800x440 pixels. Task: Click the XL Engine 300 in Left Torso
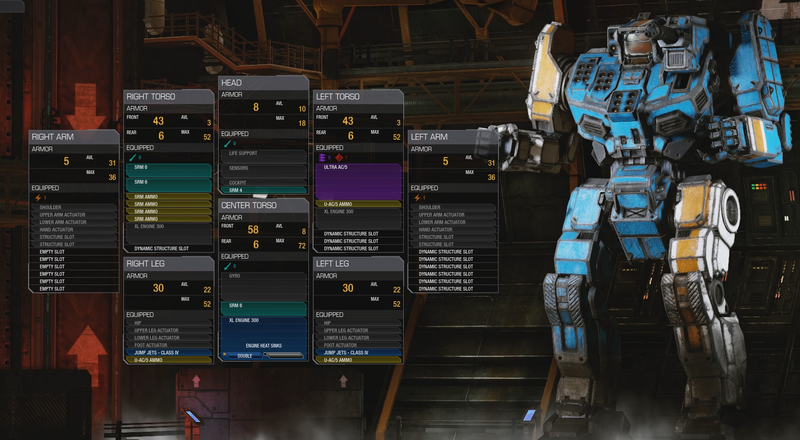point(358,212)
